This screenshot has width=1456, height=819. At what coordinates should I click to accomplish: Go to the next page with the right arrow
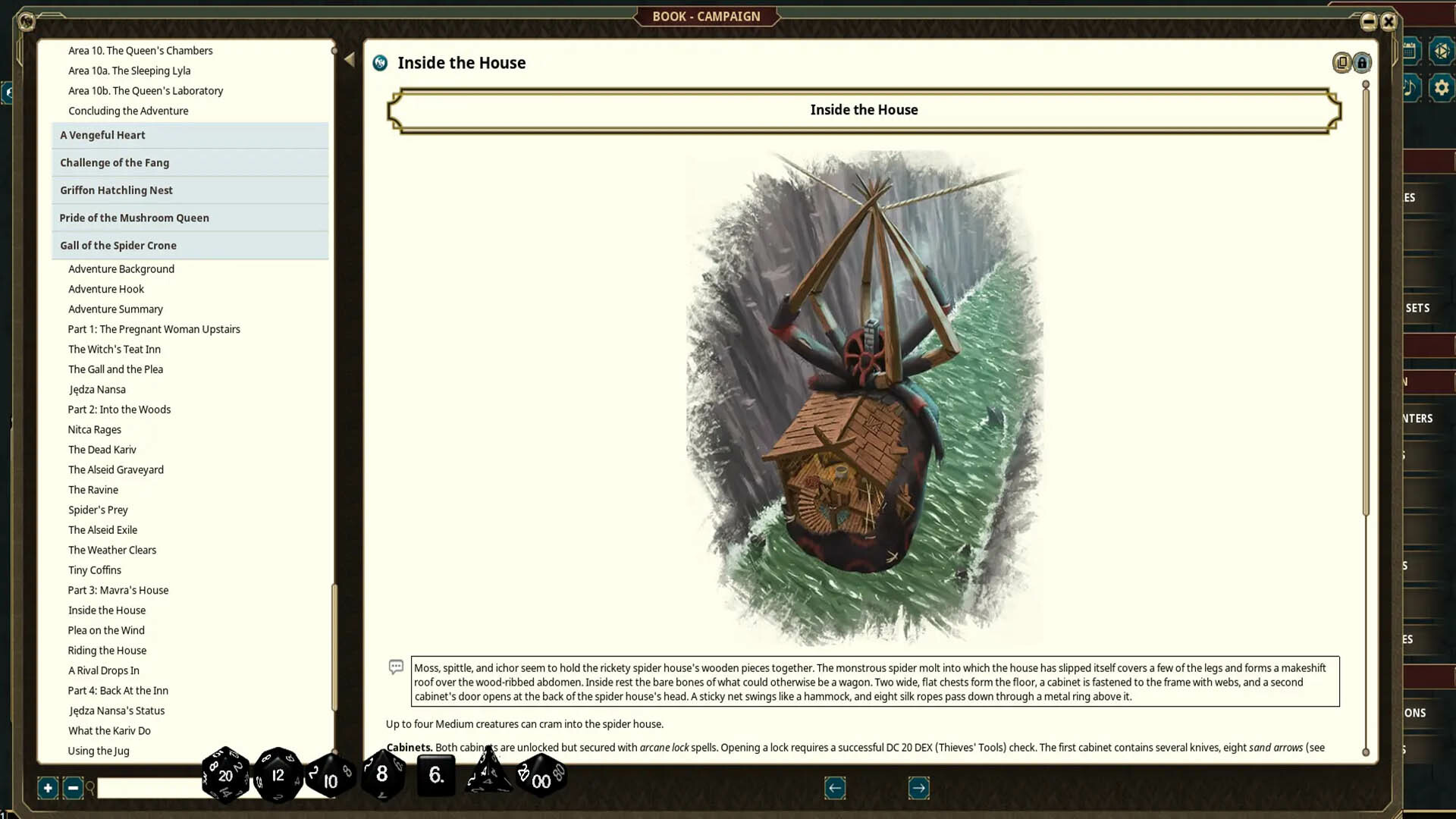[918, 788]
